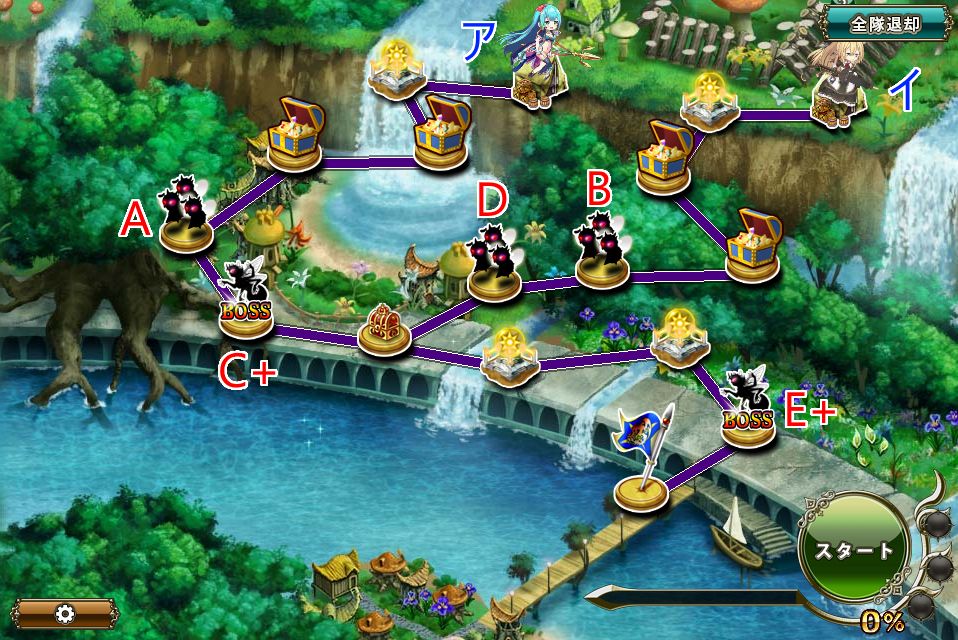Click the 全隊退却 retreat button

click(x=886, y=22)
